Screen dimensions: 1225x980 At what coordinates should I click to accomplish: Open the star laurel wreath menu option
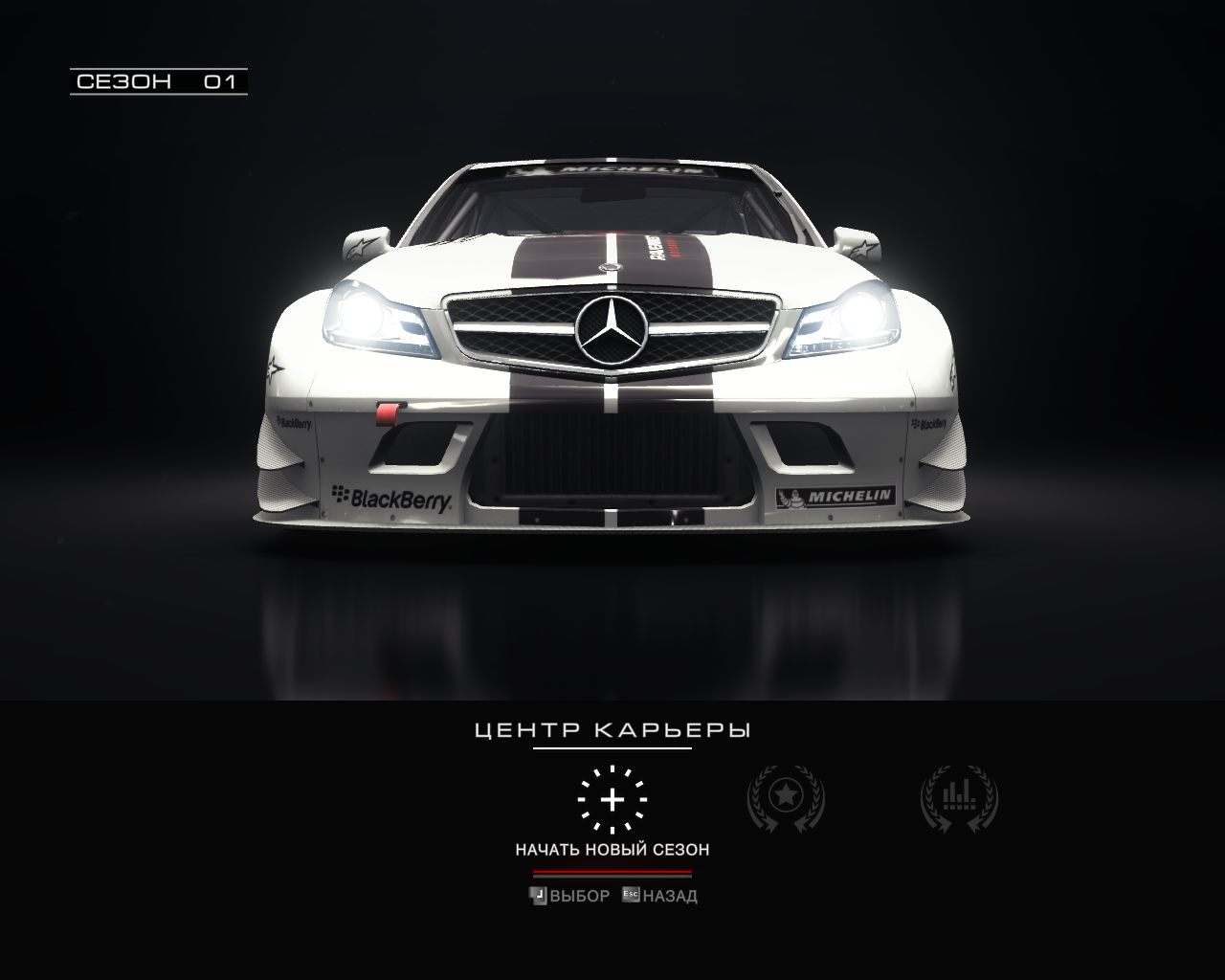coord(785,796)
